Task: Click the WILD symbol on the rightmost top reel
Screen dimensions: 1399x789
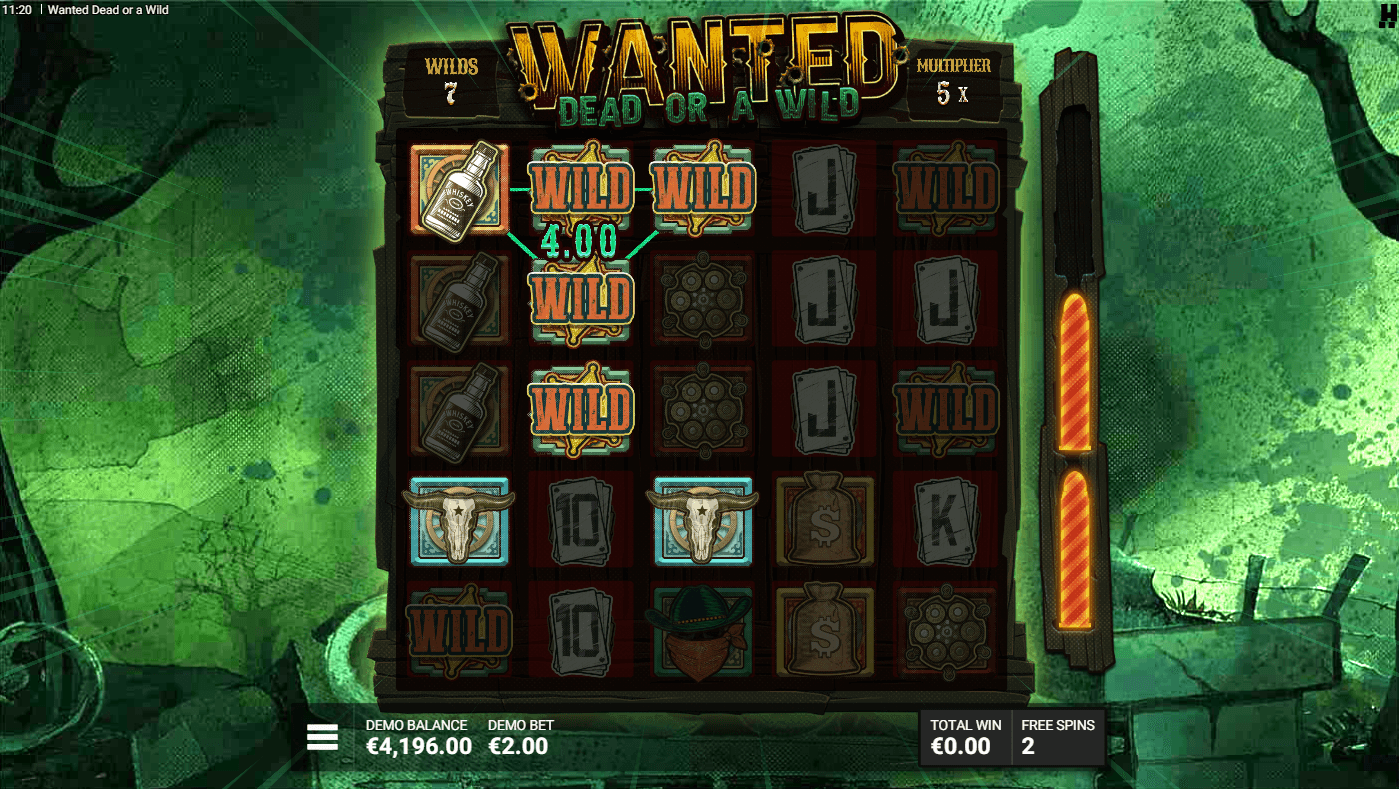Action: [x=947, y=190]
